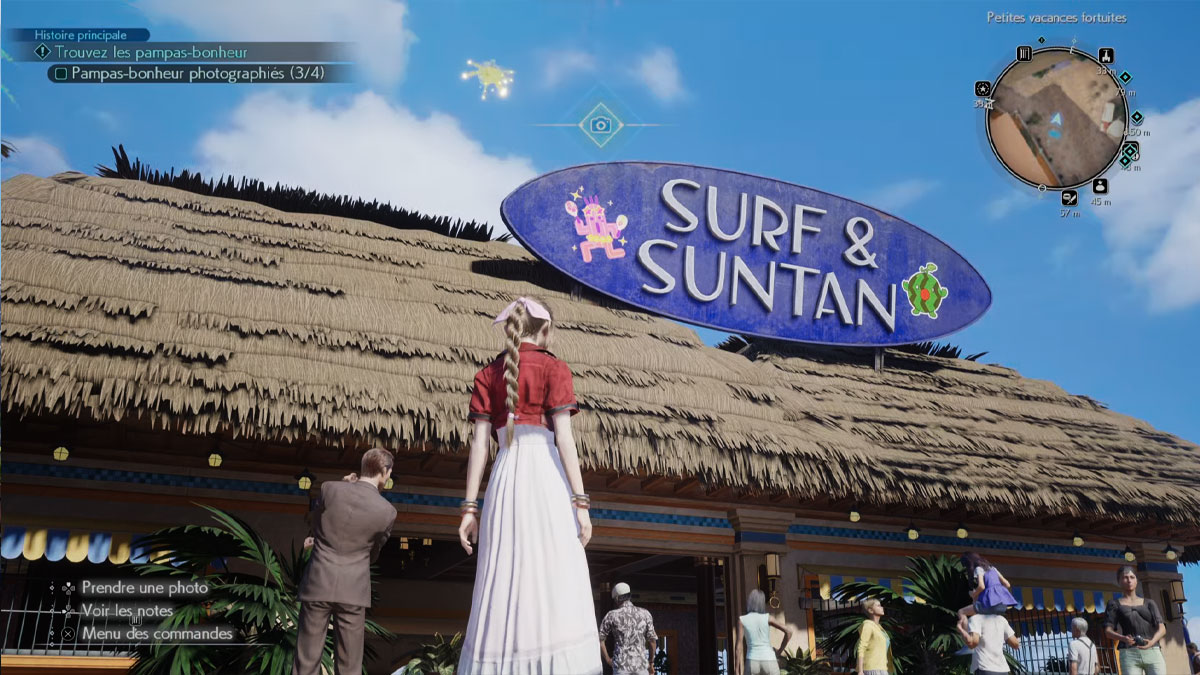Select the striped bars marker on minimap rim
Screen dimensions: 1200x675
1024,54
